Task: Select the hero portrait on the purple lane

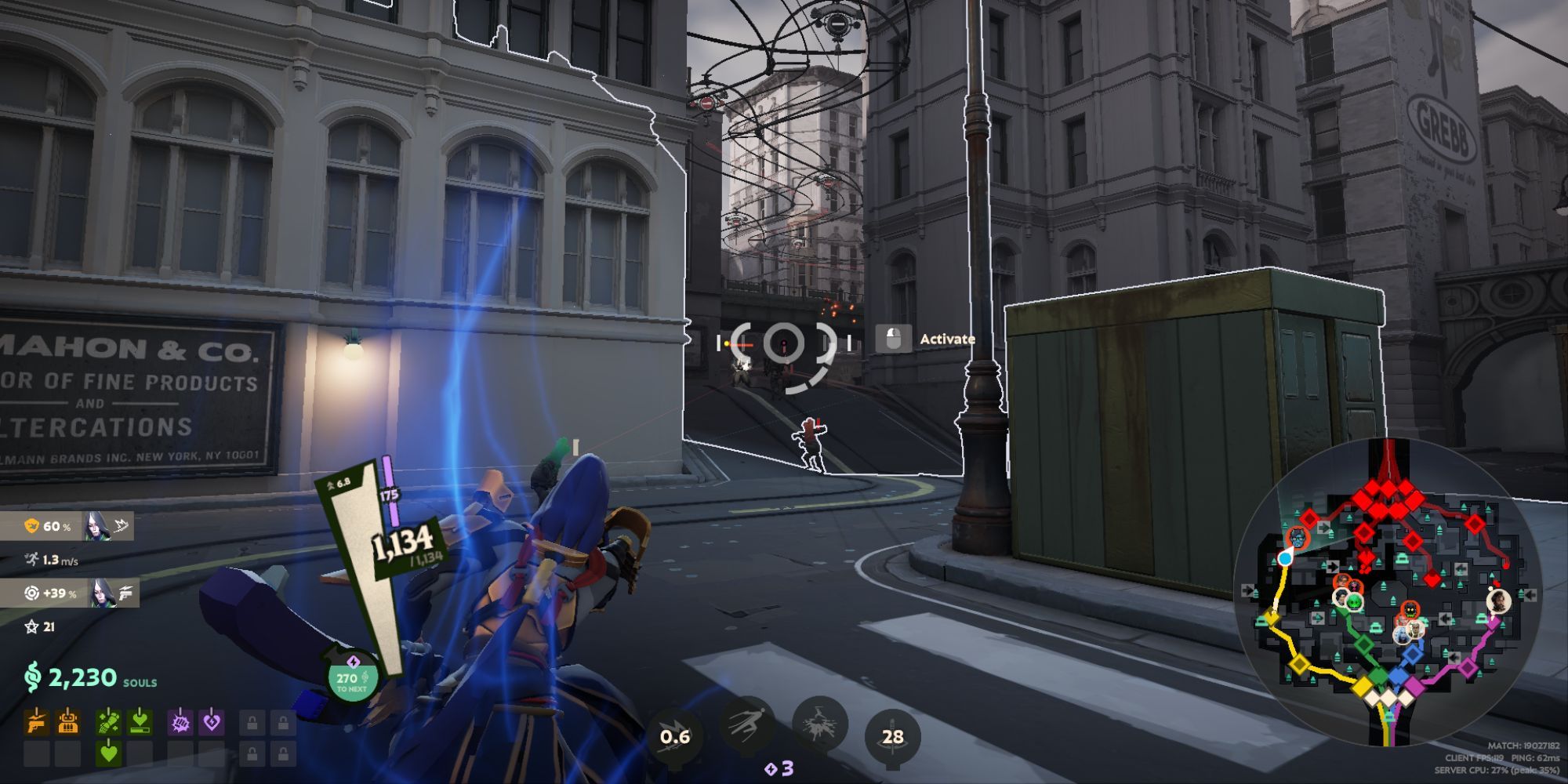Action: (1498, 601)
